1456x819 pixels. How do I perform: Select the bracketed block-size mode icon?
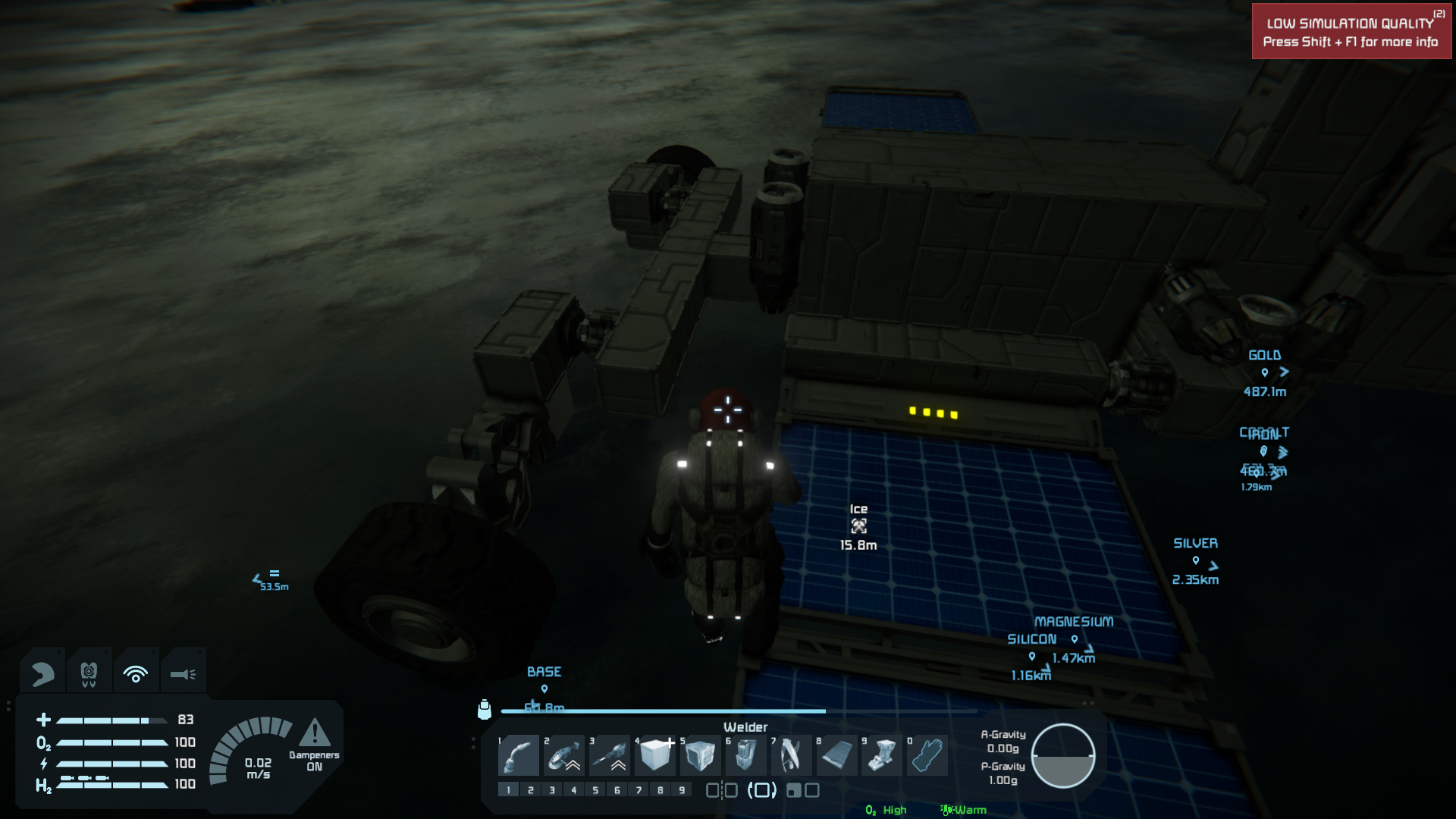[762, 790]
